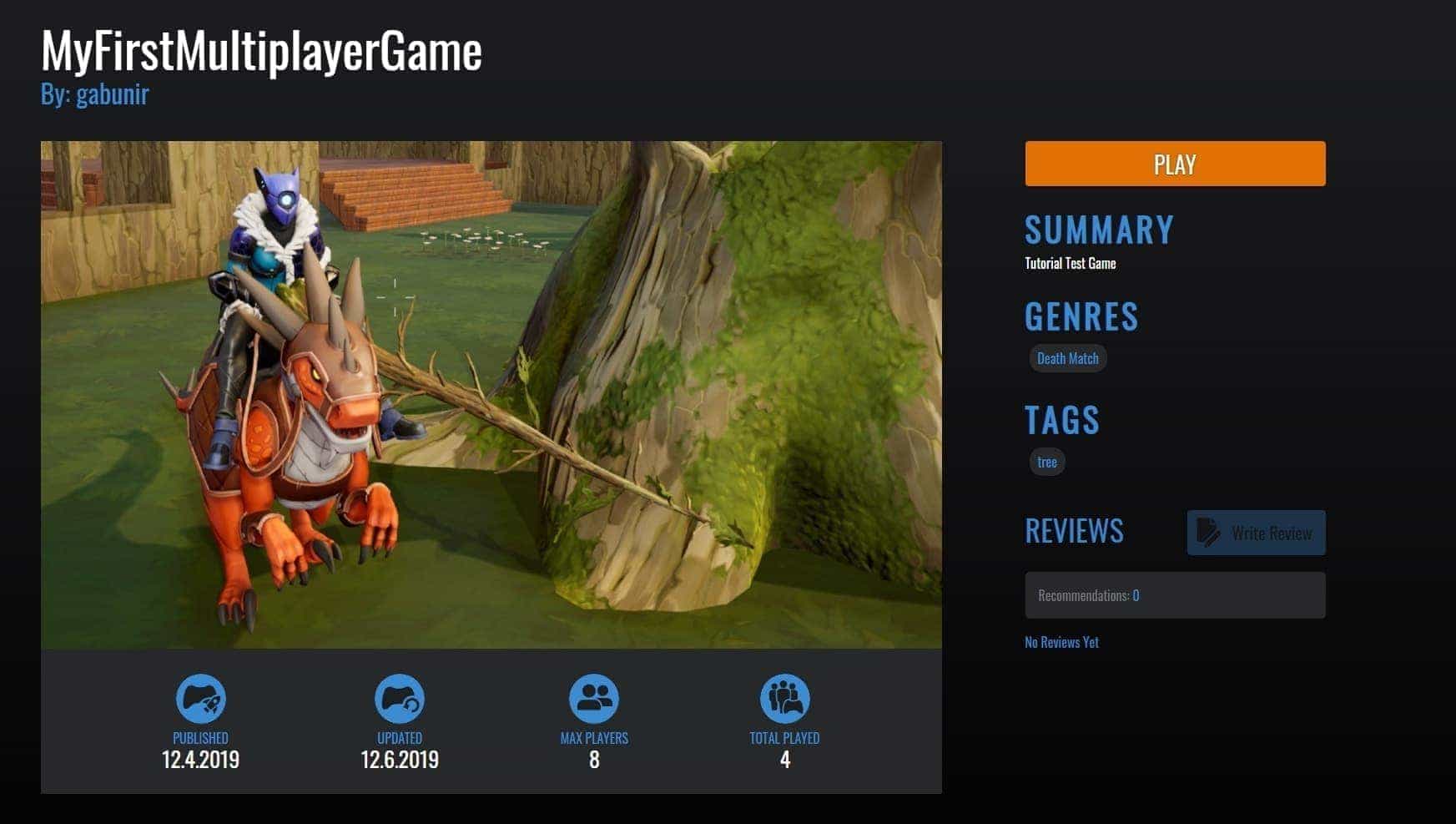This screenshot has width=1456, height=824.
Task: Click the No Reviews Yet link
Action: 1061,641
